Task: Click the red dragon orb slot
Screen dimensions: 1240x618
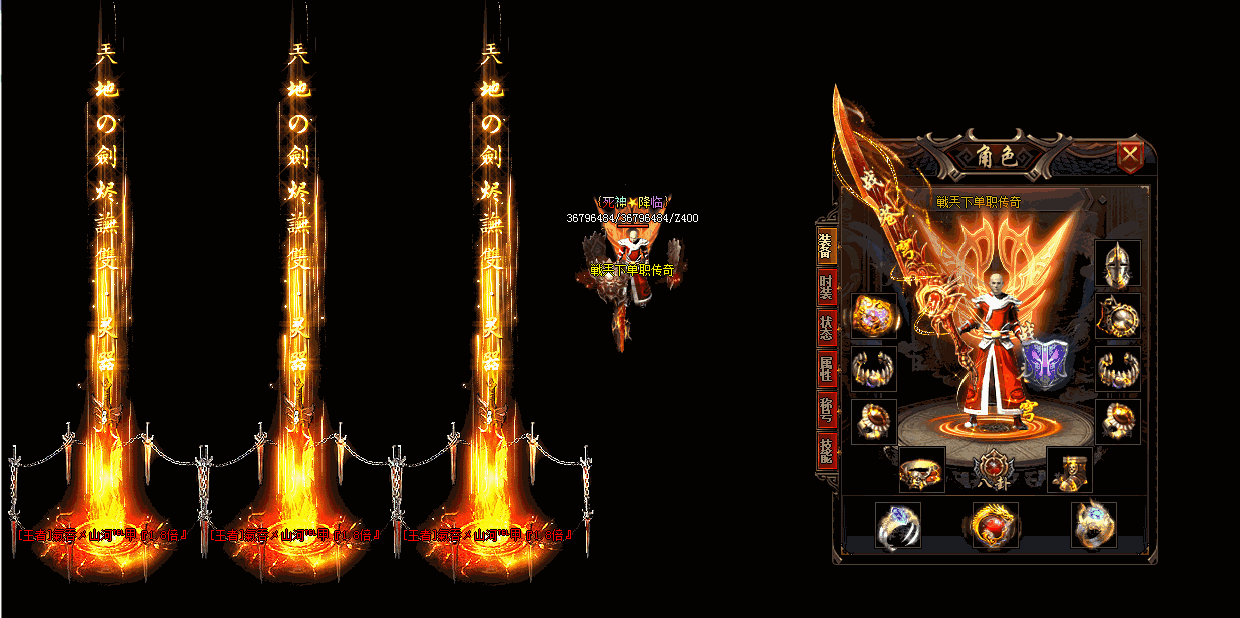Action: coord(995,525)
